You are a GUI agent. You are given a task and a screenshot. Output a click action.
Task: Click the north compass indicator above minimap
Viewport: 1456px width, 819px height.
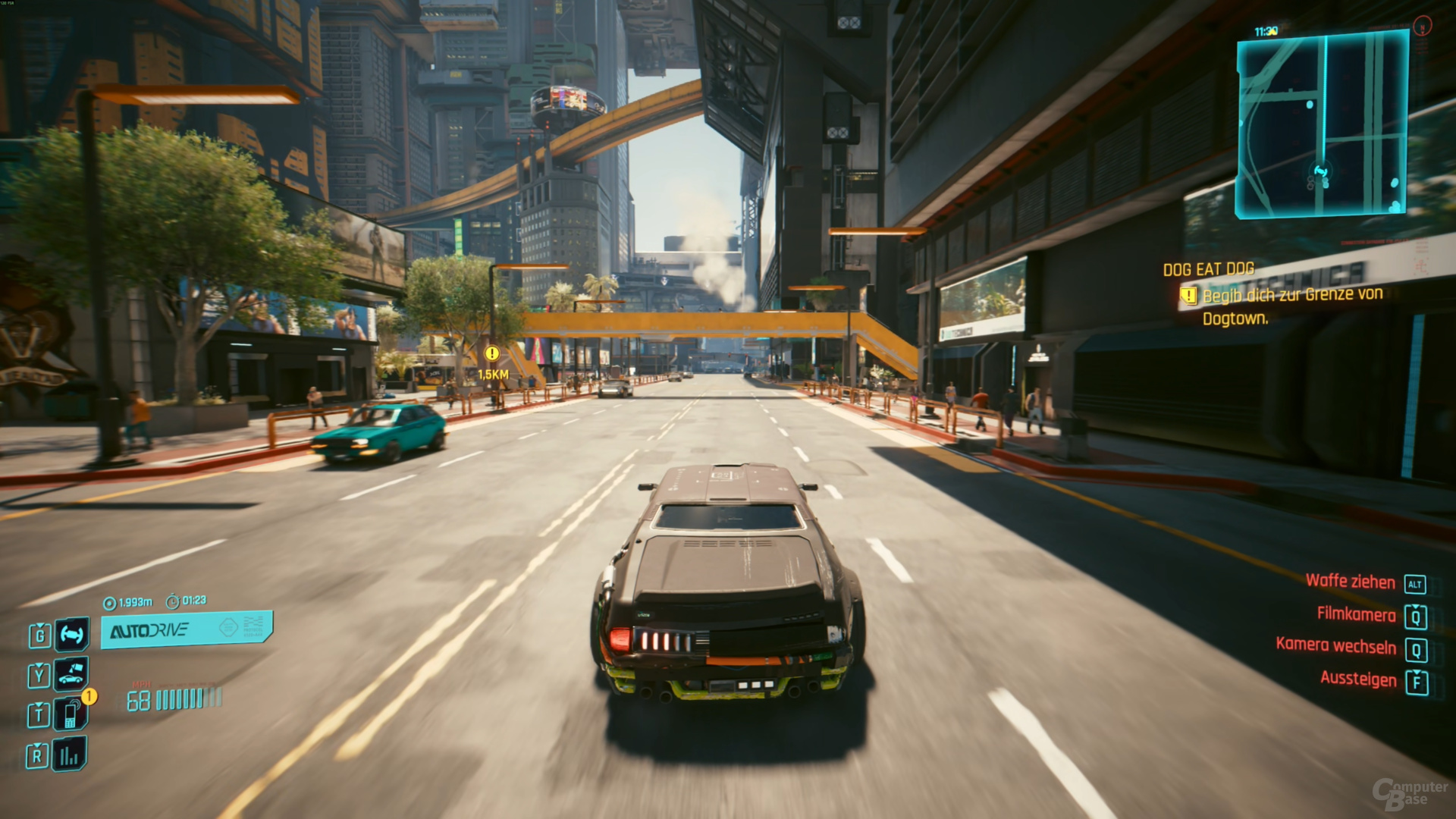point(1423,27)
